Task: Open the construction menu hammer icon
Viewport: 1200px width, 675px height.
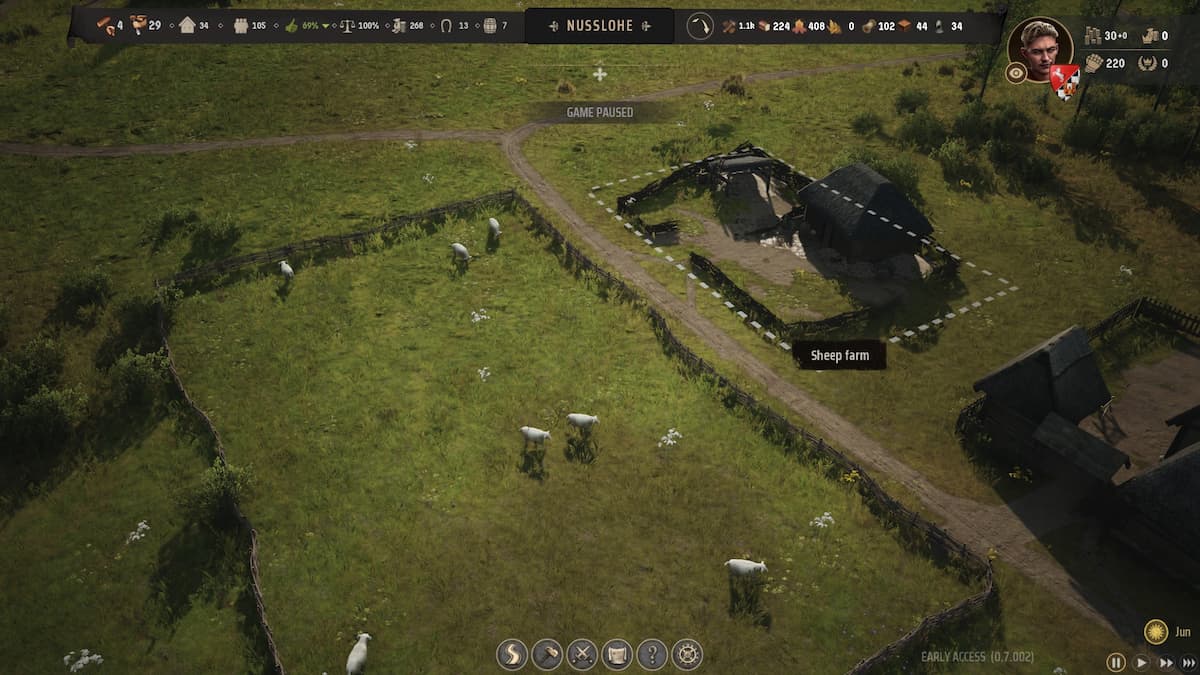Action: tap(547, 654)
